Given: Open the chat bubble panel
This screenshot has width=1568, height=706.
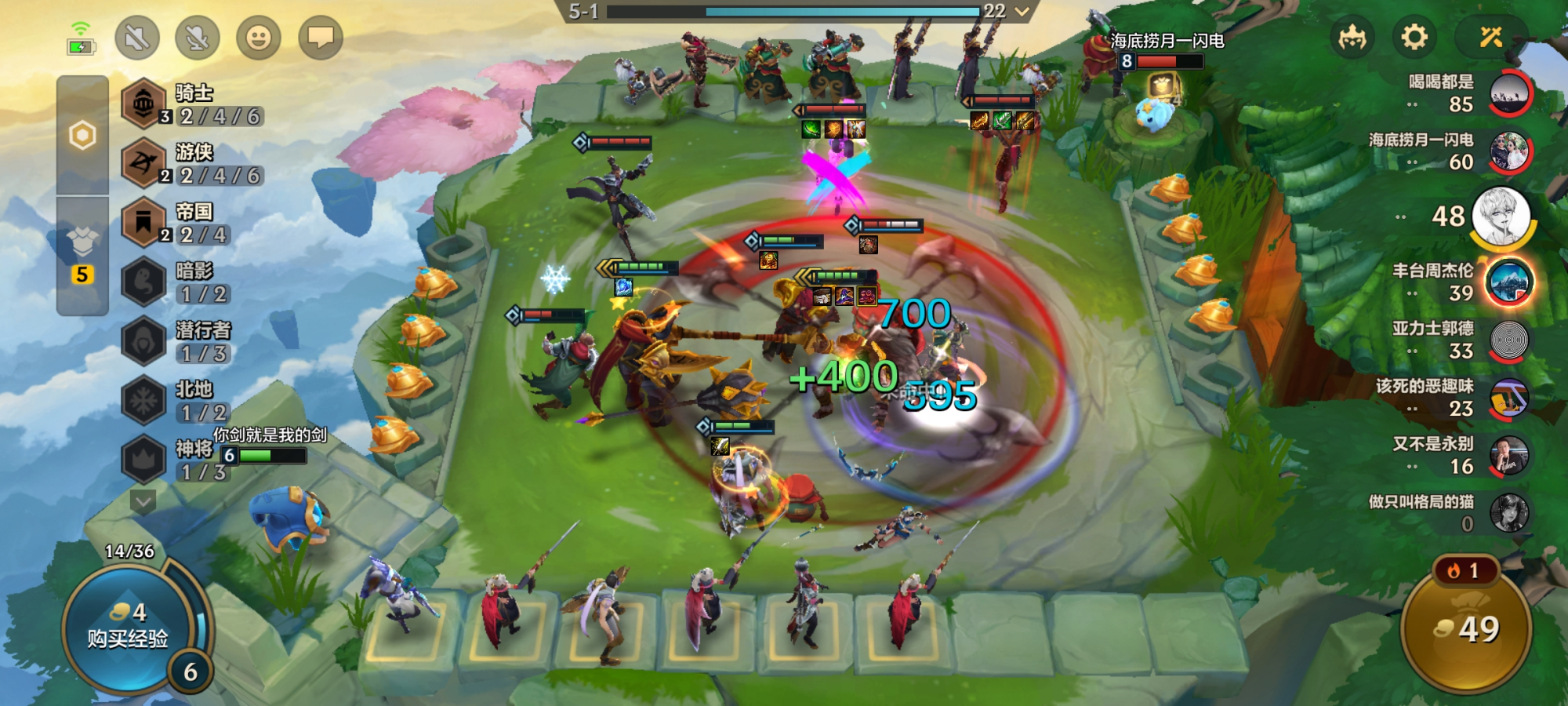Looking at the screenshot, I should tap(320, 37).
